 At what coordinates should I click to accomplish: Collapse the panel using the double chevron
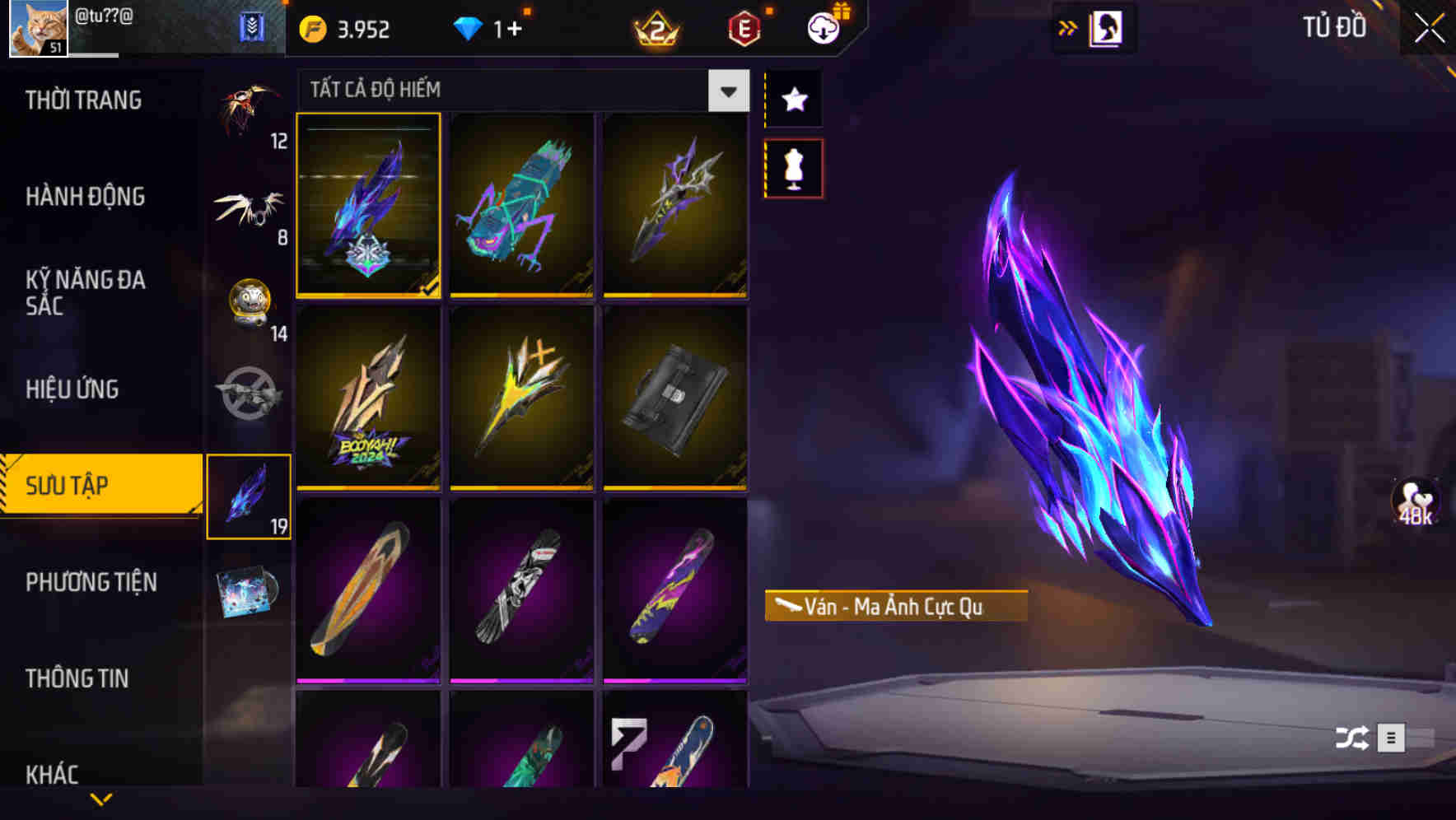coord(1067,27)
